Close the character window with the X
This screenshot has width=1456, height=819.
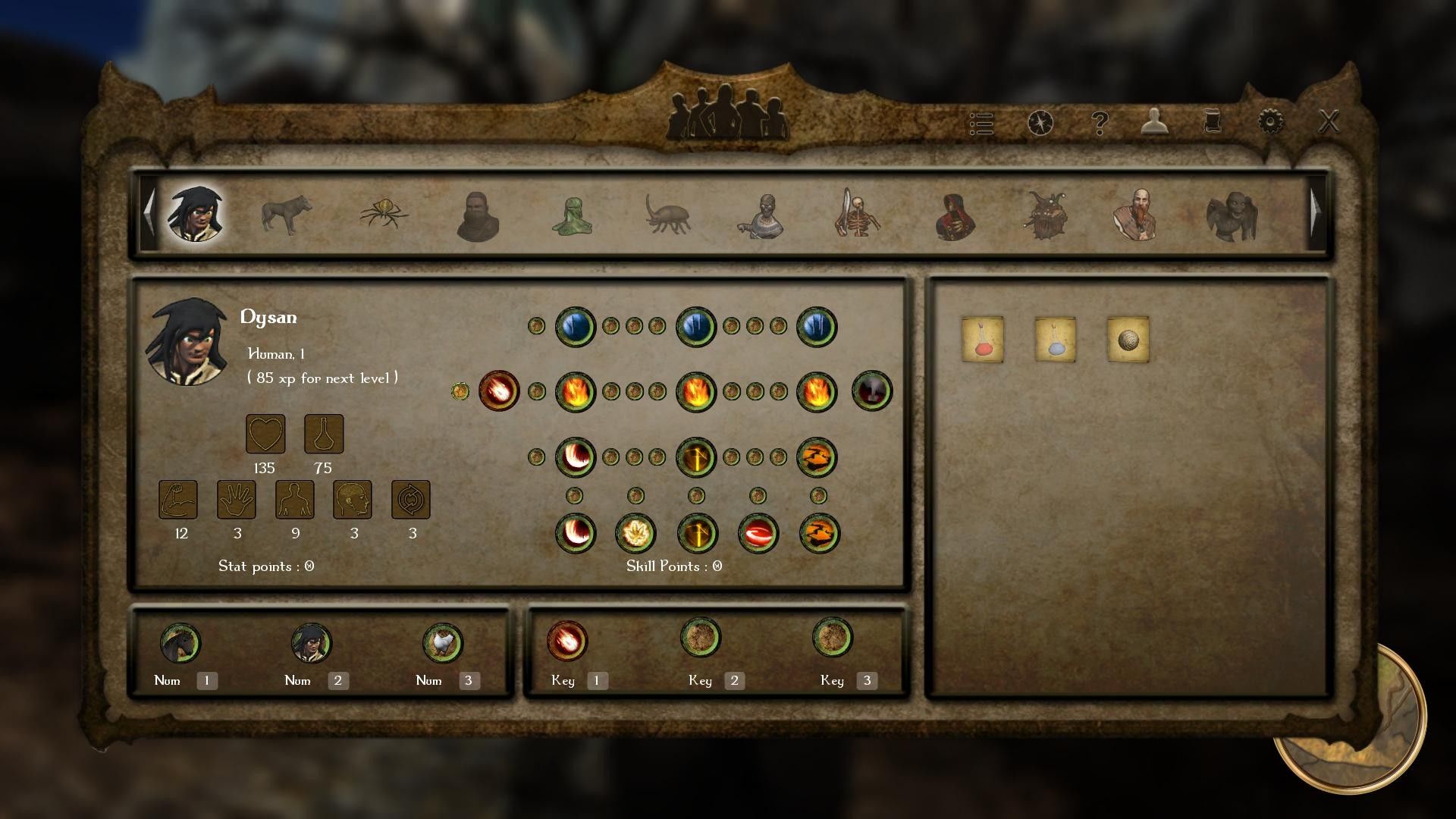coord(1329,121)
